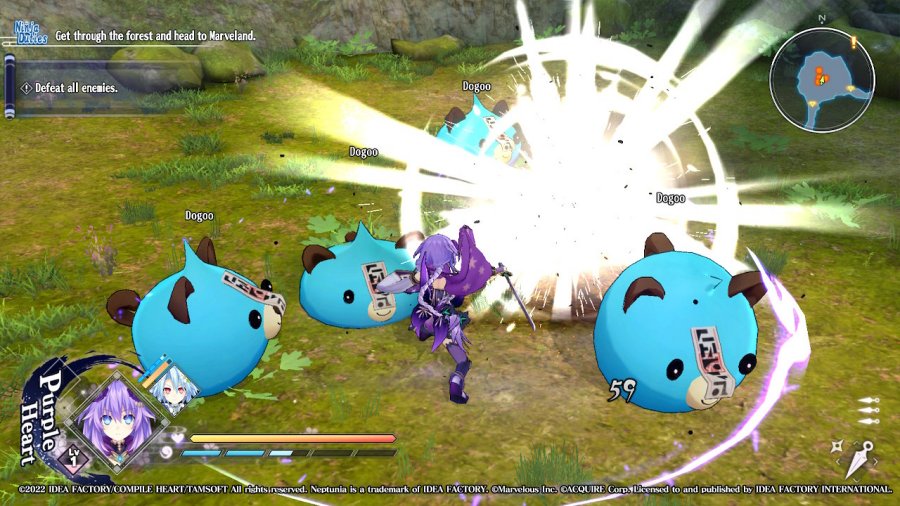Select the Purple Heart character portrait

108,419
